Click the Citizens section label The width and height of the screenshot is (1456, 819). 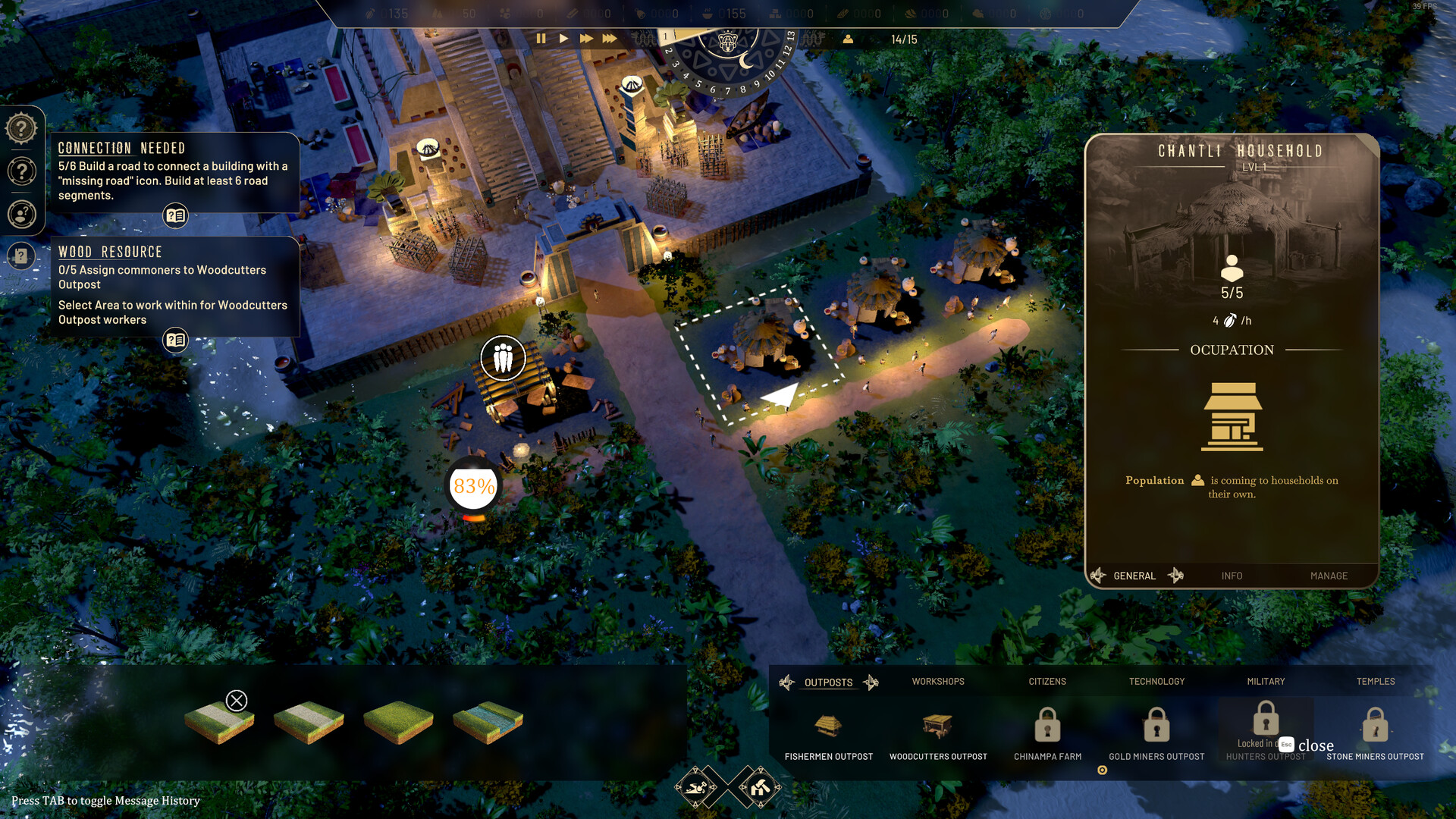pos(1046,681)
